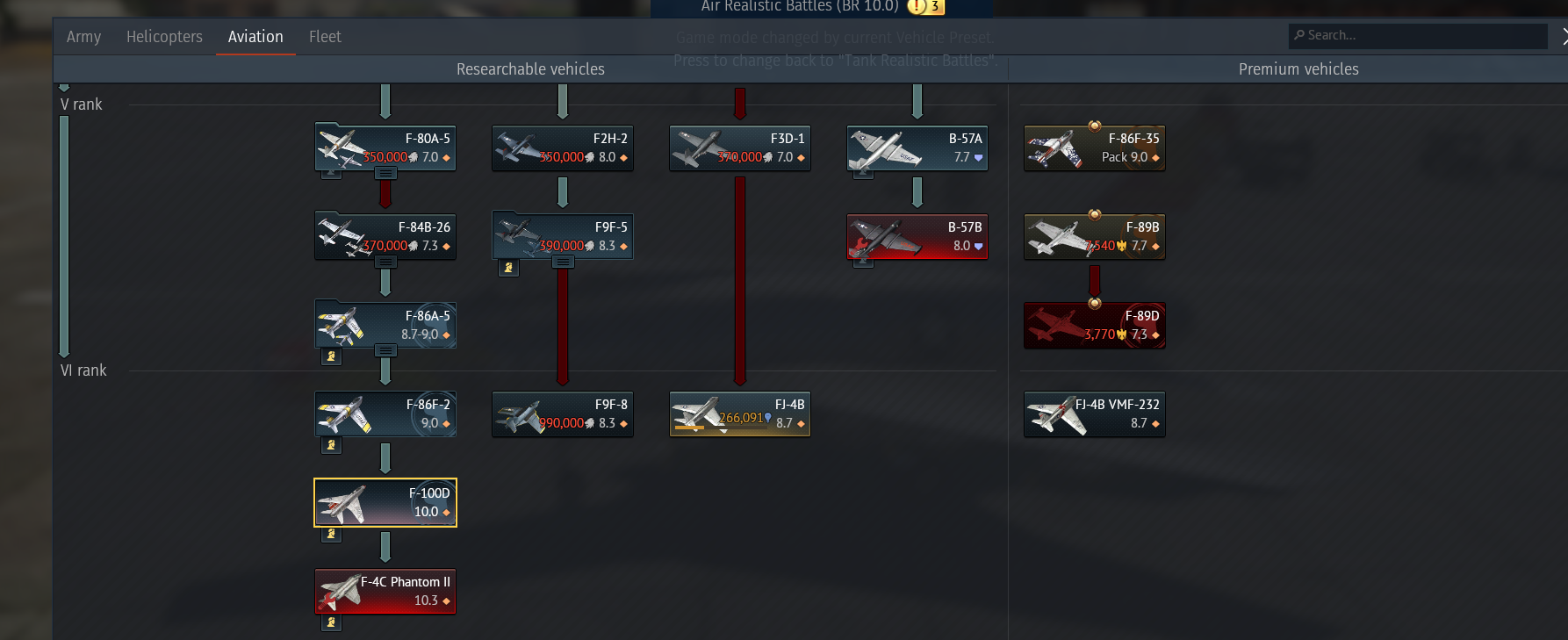
Task: Select the F-80A-5 aircraft
Action: [x=385, y=147]
